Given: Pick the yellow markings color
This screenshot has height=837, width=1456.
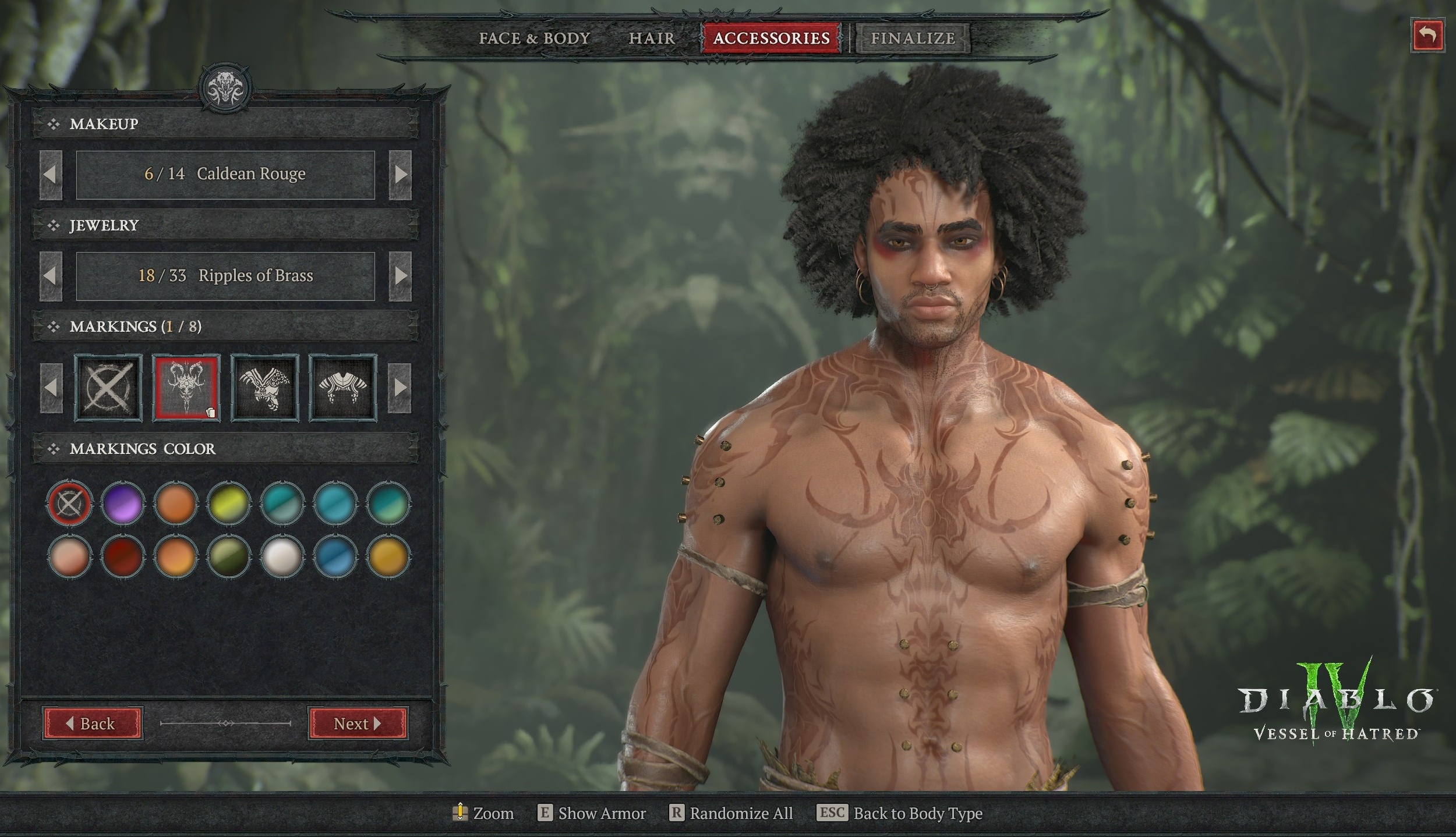Looking at the screenshot, I should point(229,503).
